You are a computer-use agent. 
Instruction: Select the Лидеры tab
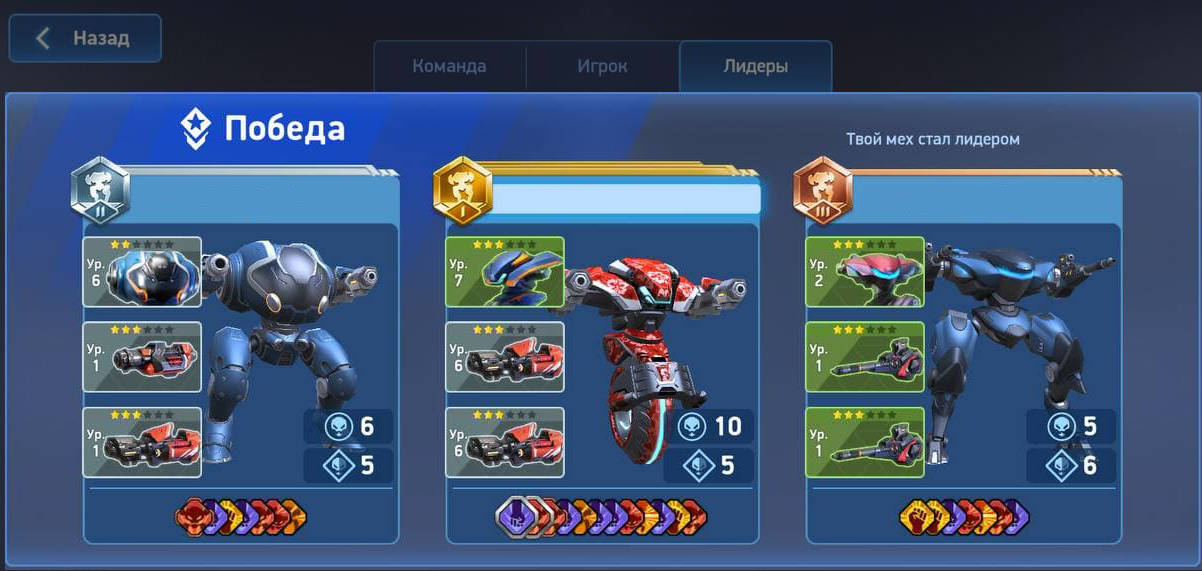point(755,67)
